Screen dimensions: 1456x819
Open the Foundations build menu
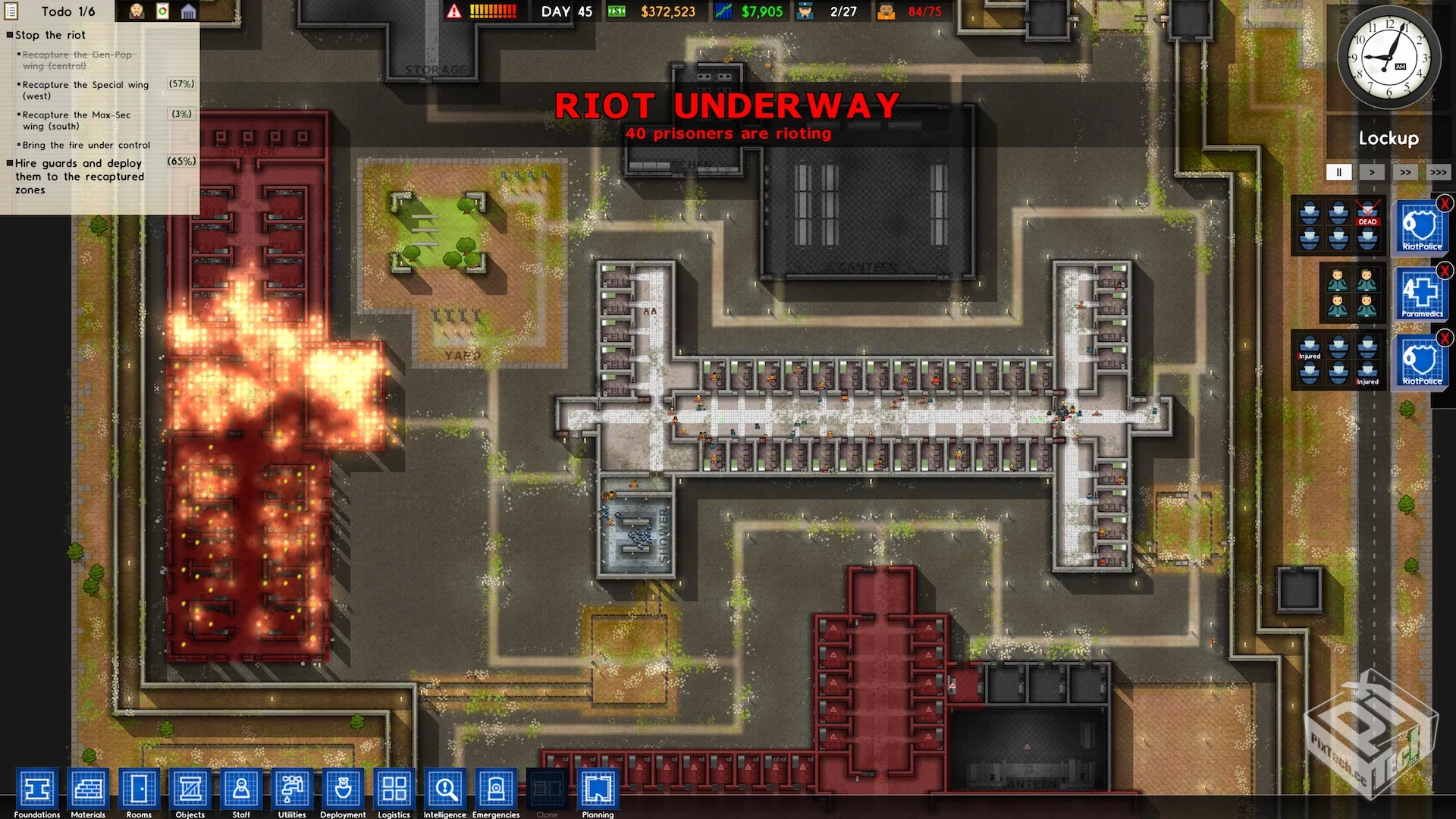pyautogui.click(x=36, y=790)
